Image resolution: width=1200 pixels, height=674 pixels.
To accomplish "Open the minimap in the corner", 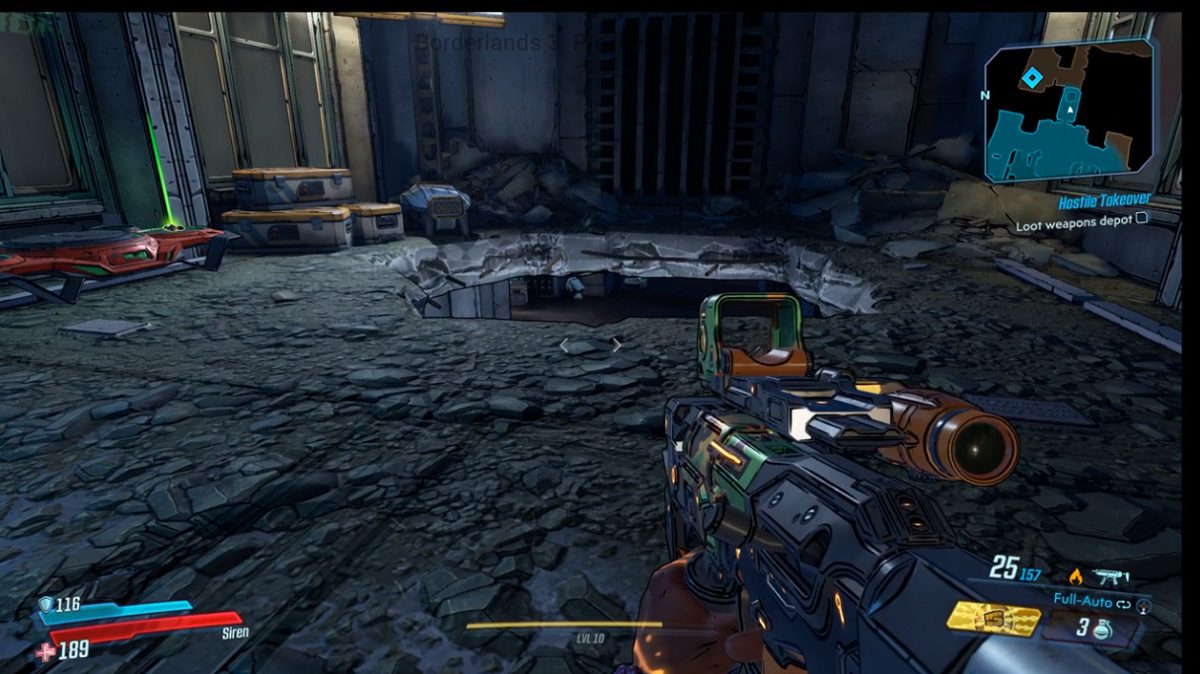I will [x=1068, y=110].
